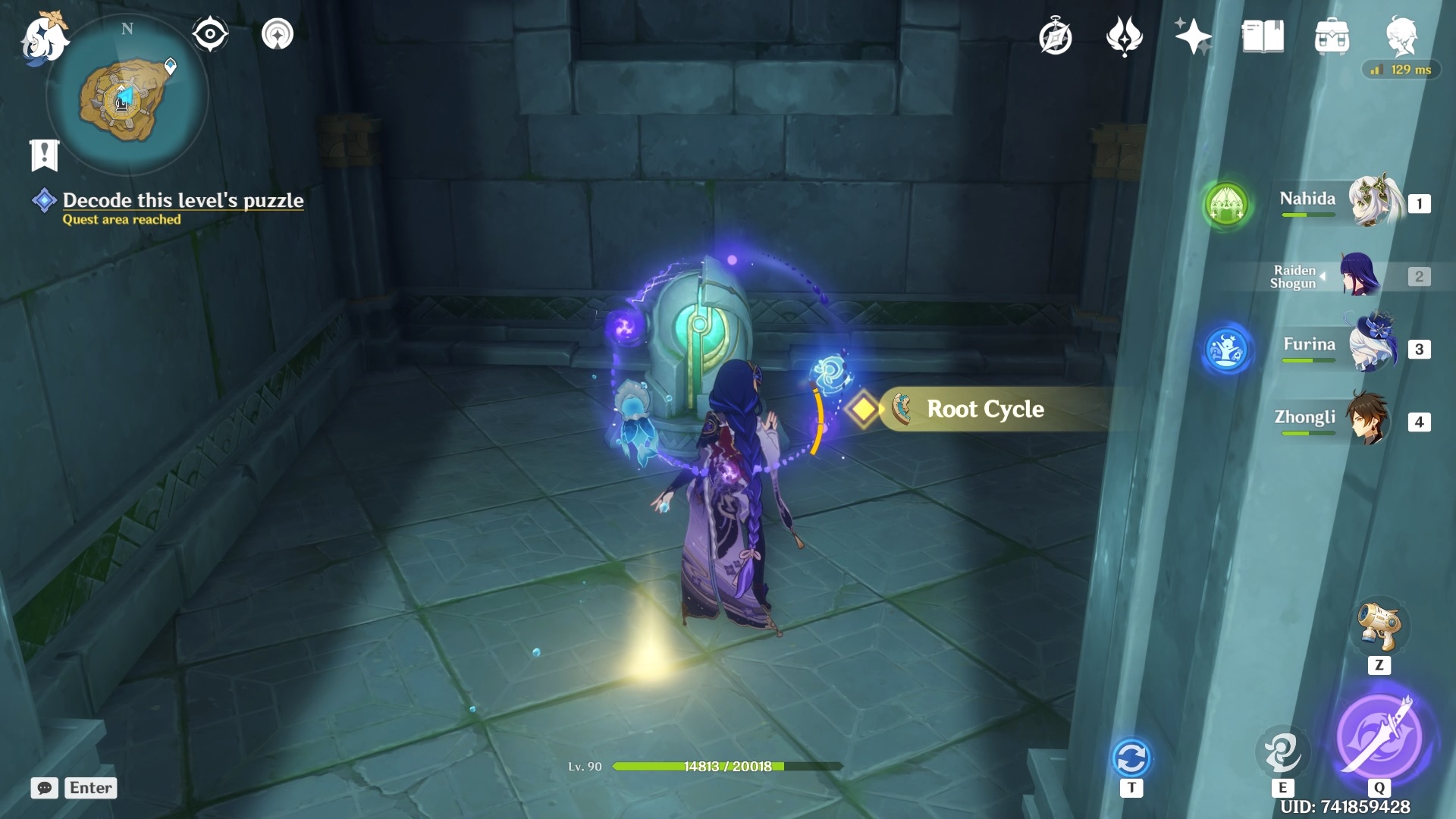Select the Decode this level's puzzle tracker

pos(183,200)
